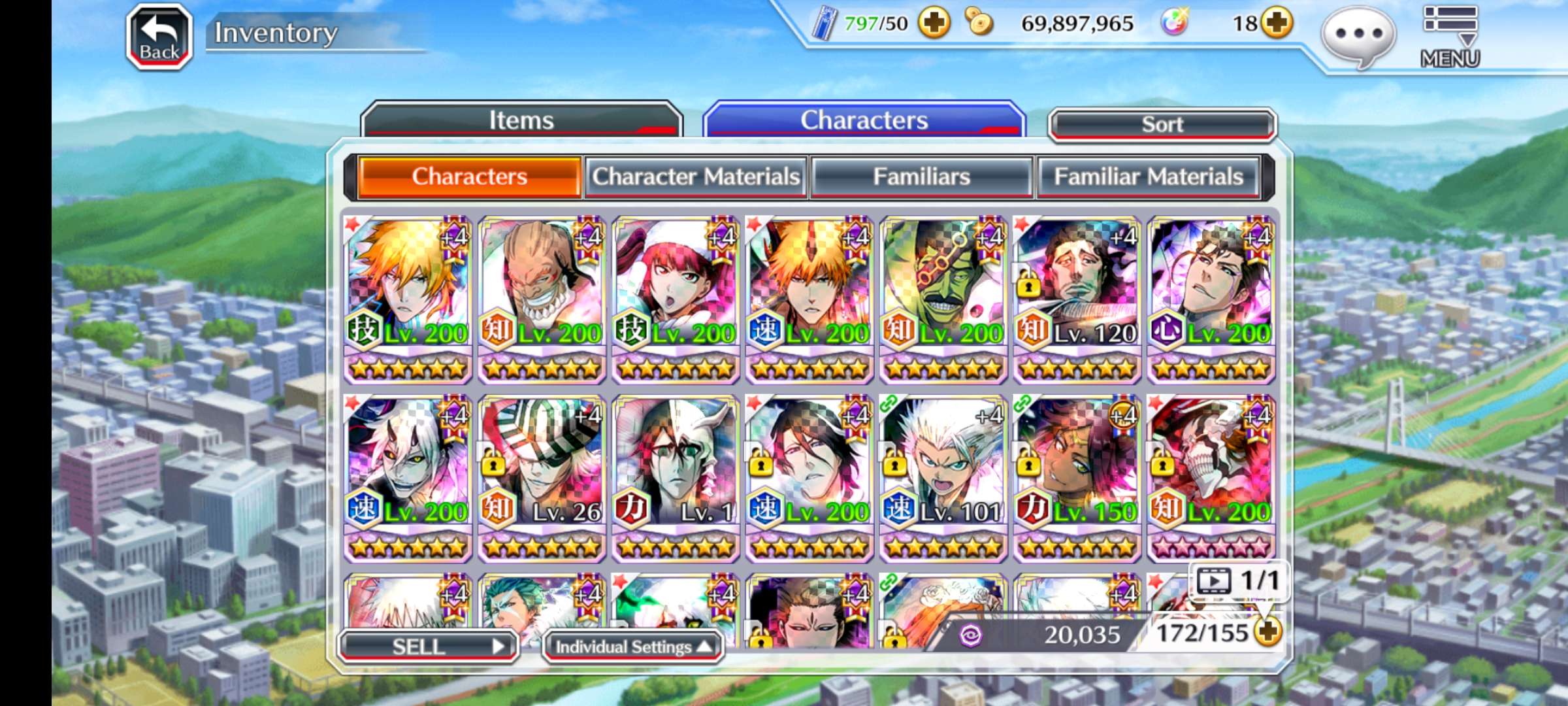The height and width of the screenshot is (706, 1568).
Task: Open the Sort options
Action: pyautogui.click(x=1162, y=124)
